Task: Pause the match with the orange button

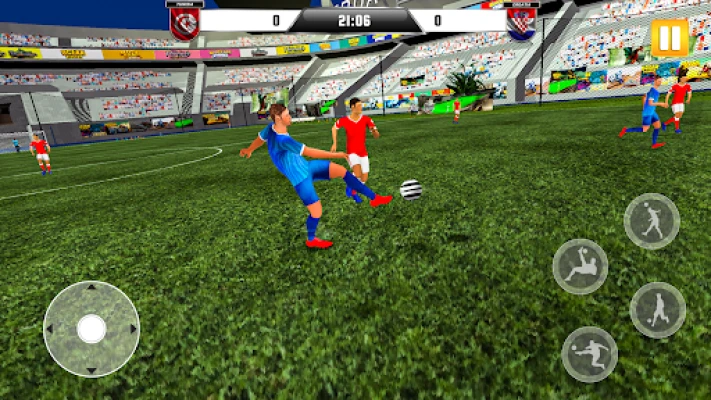Action: 669,38
